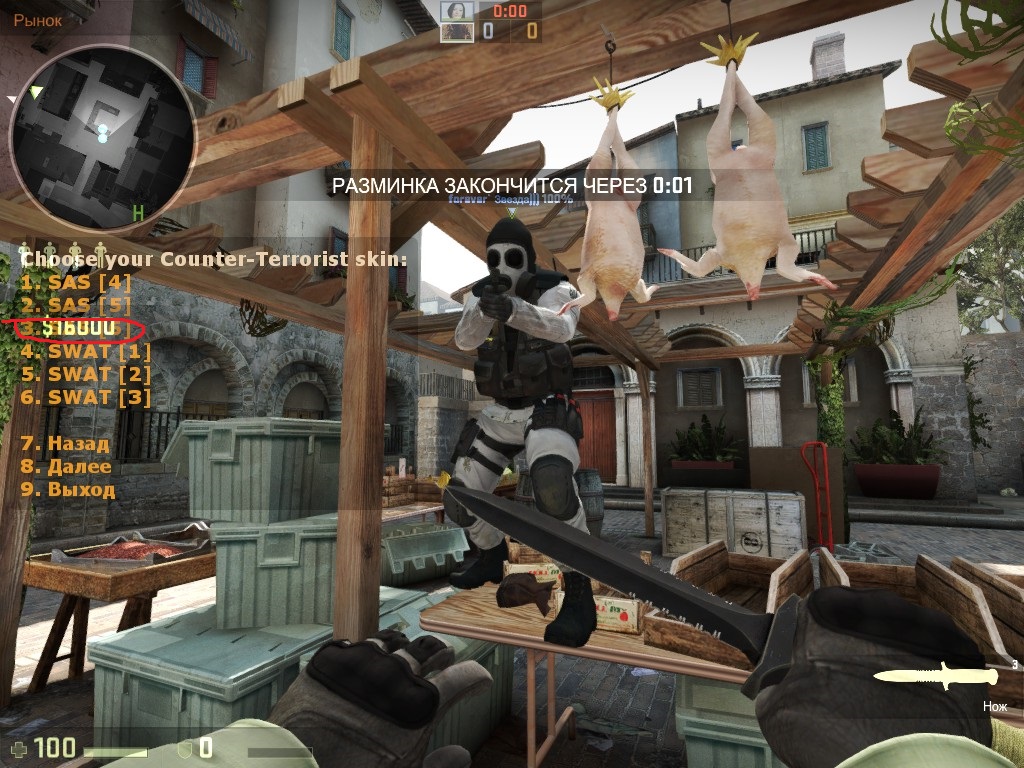1024x768 pixels.
Task: Choose the SAS [4] skin option
Action: tap(77, 282)
